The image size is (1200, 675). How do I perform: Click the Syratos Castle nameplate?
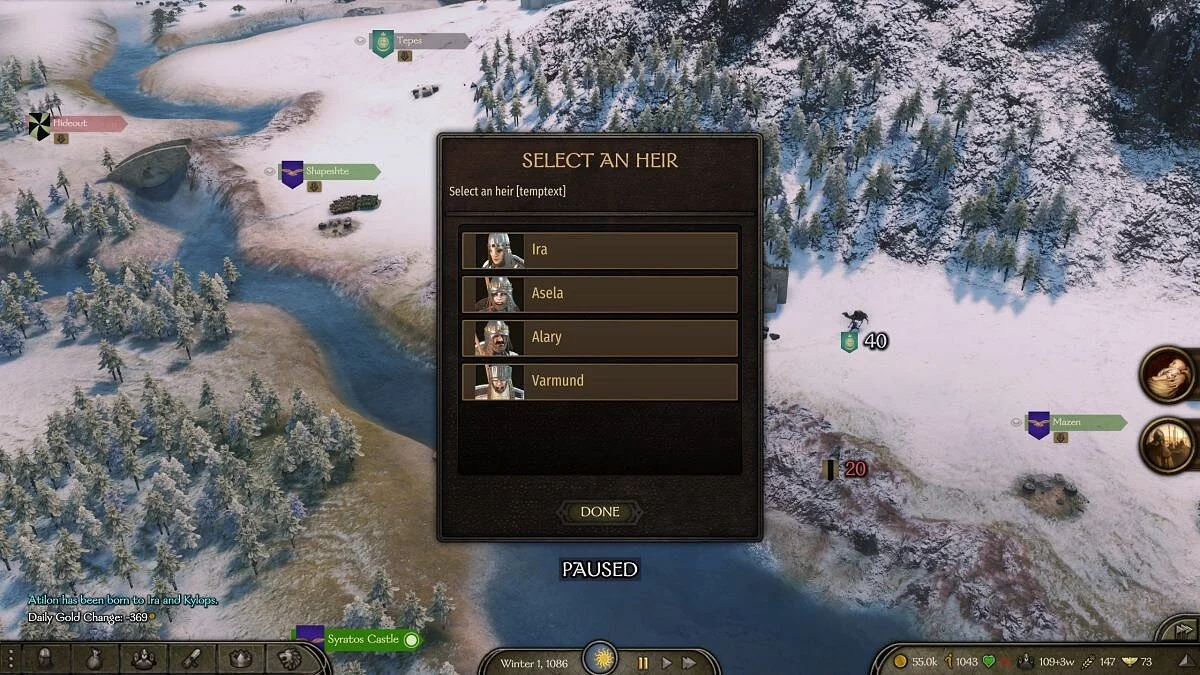coord(362,639)
